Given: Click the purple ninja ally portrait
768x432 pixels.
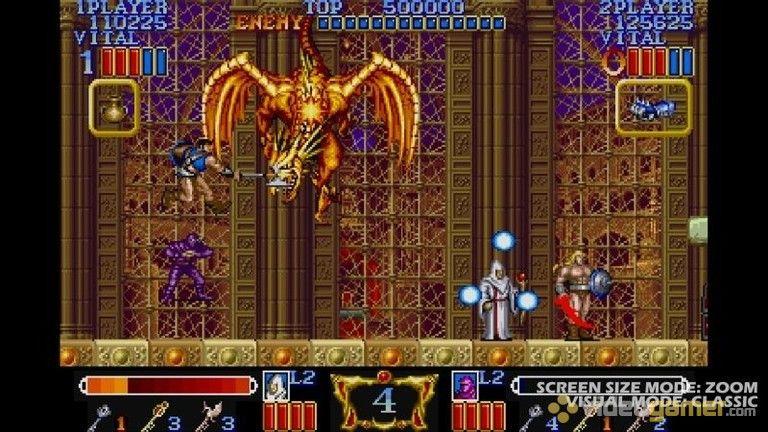Looking at the screenshot, I should (465, 385).
